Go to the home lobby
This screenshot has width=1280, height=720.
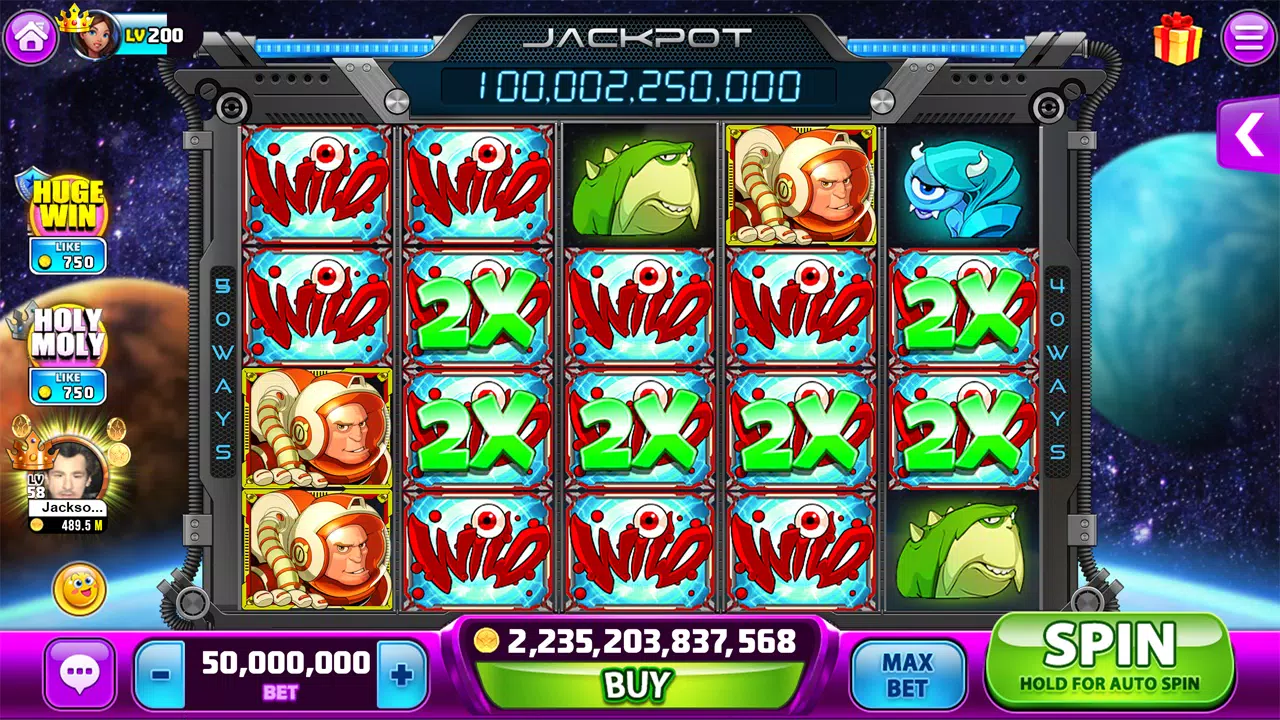pos(31,37)
